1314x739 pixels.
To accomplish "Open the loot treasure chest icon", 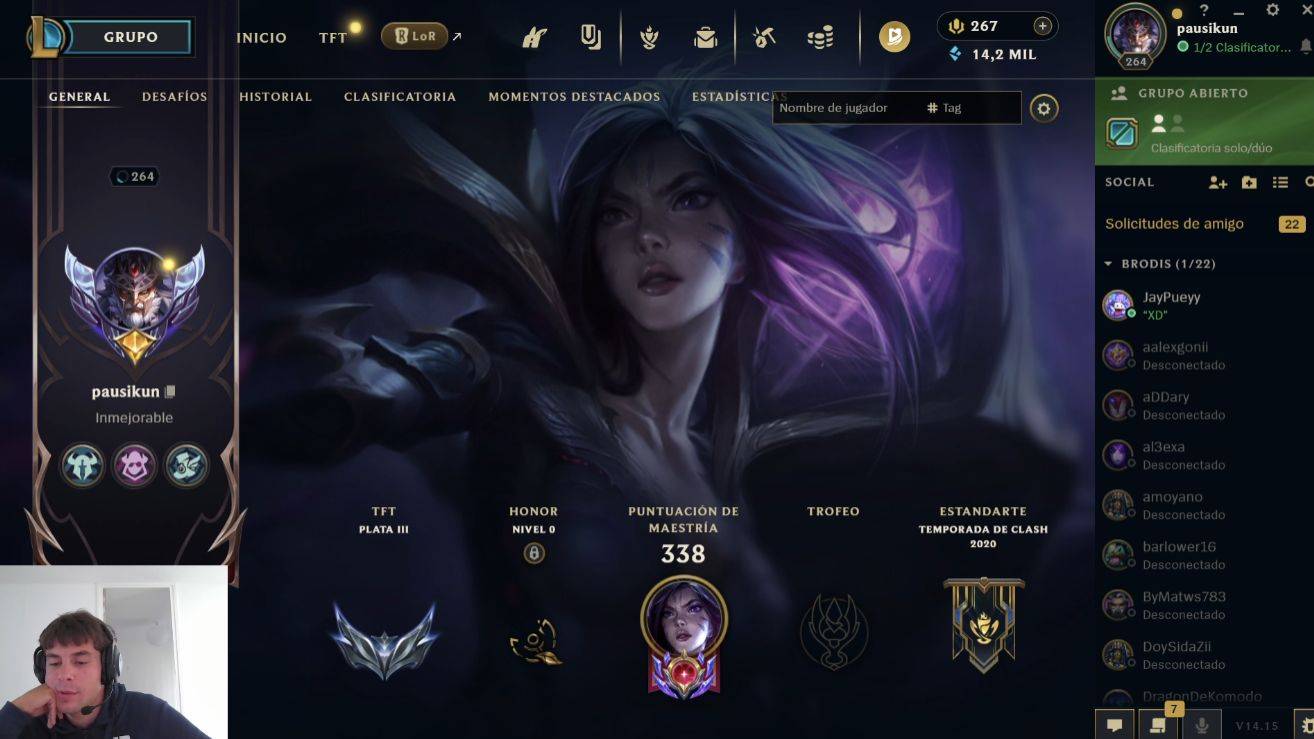I will coord(706,38).
